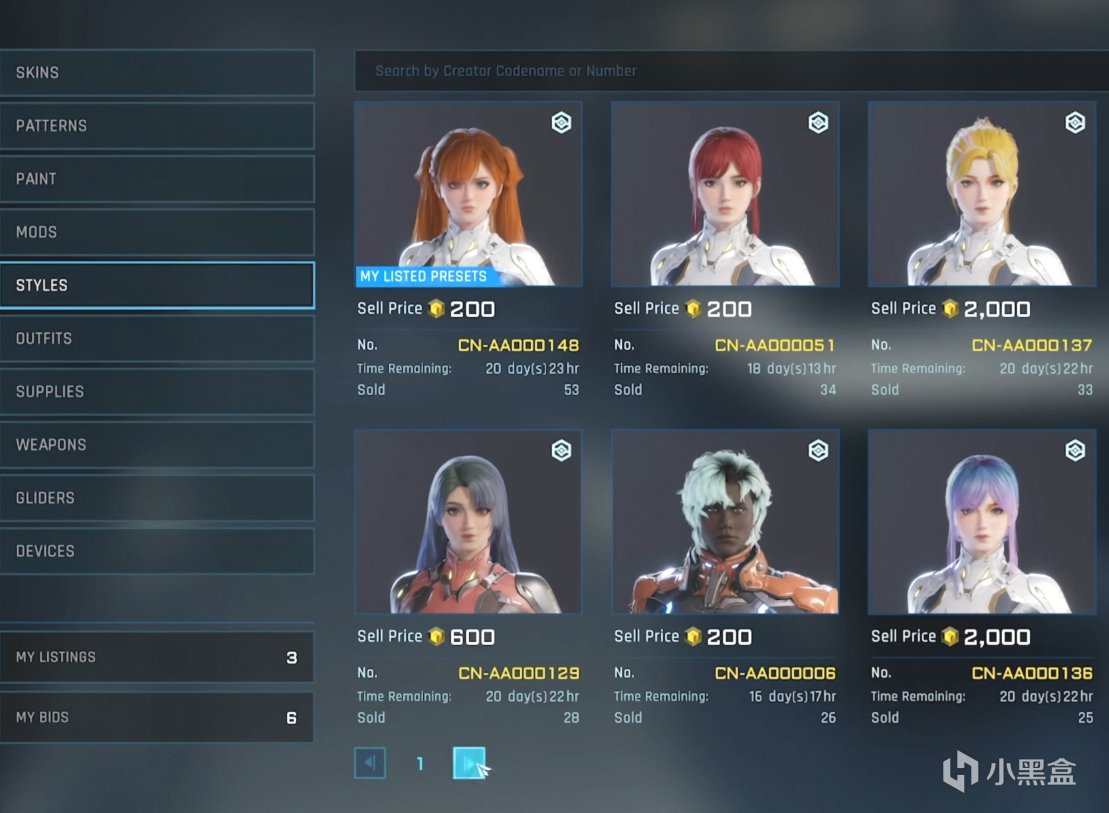Show the Outfits category
Image resolution: width=1109 pixels, height=813 pixels.
(156, 338)
